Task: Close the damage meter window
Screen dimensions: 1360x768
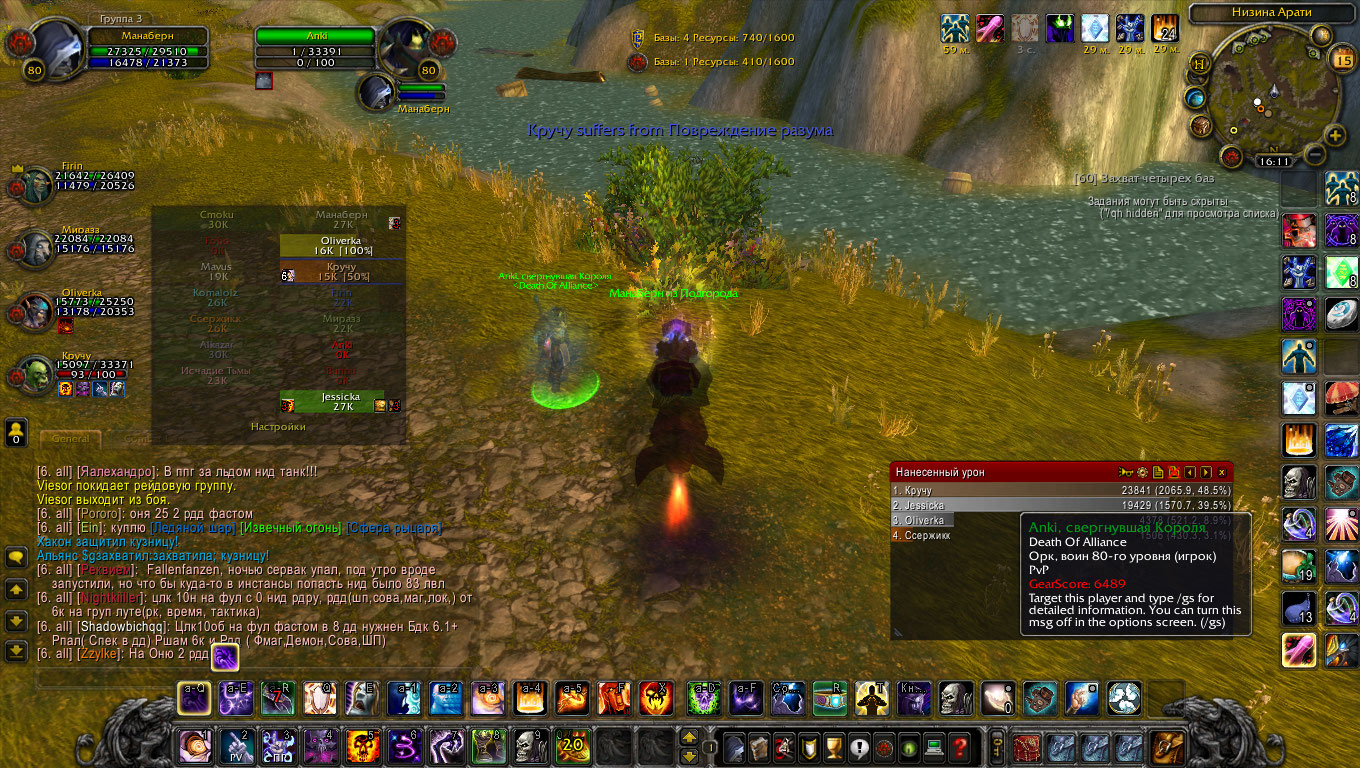Action: [1221, 472]
